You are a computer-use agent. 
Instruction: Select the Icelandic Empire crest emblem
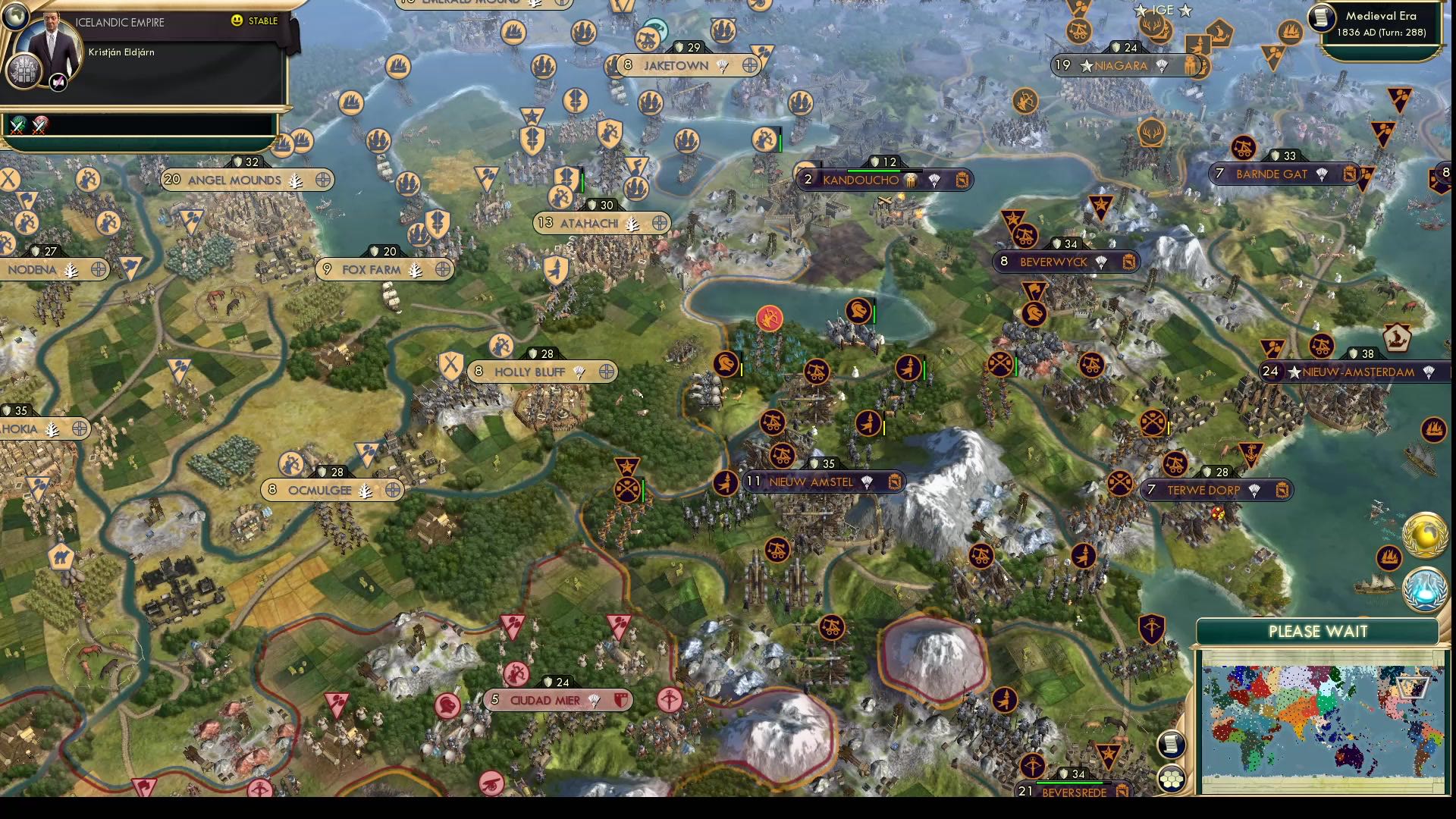[23, 71]
